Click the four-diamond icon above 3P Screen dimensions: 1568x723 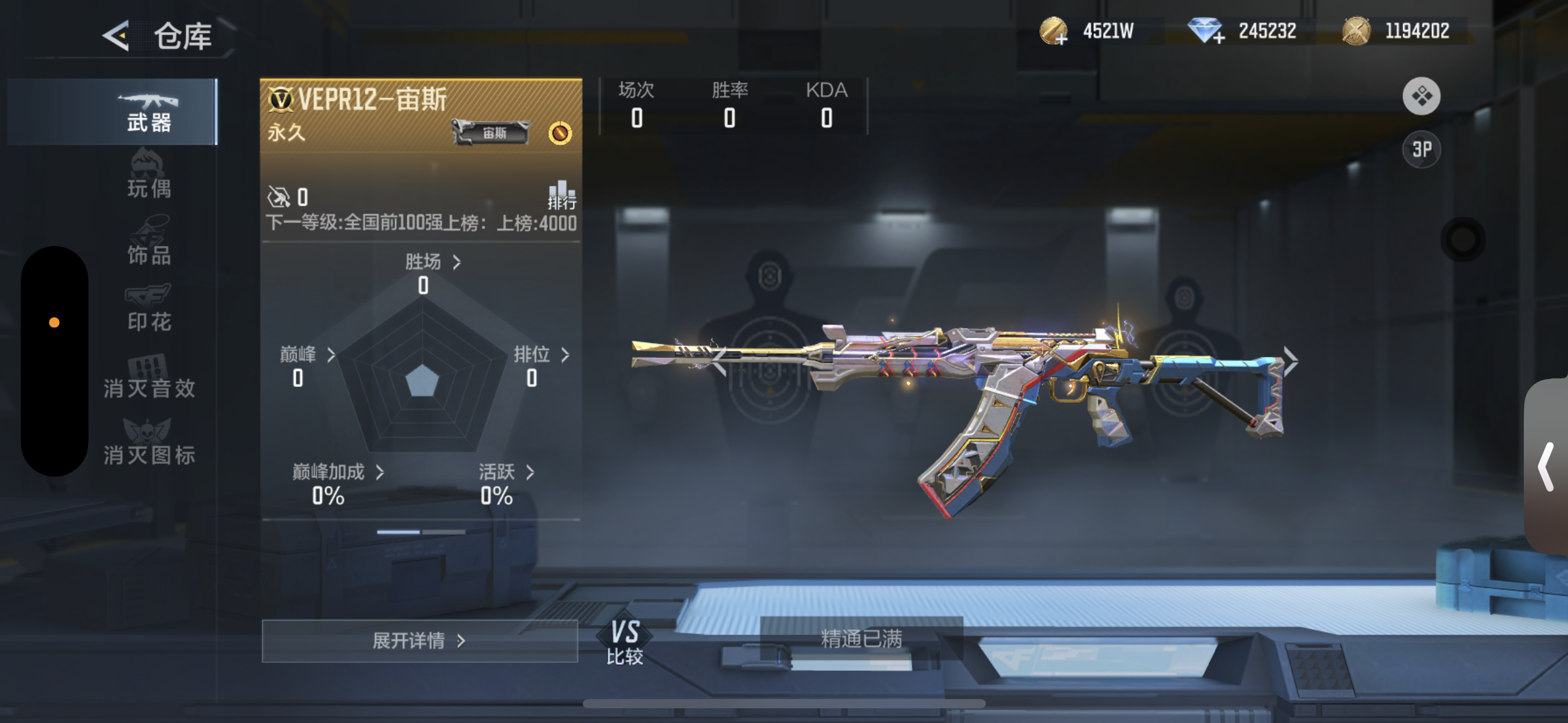(1421, 96)
